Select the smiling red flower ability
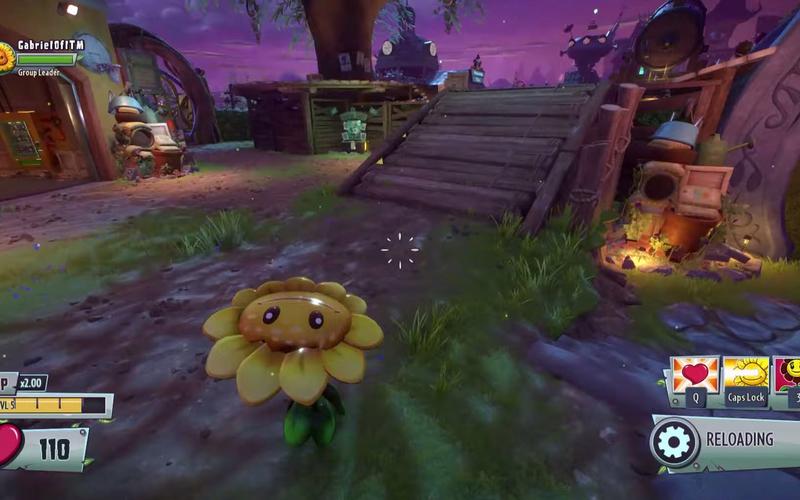This screenshot has height=500, width=800. click(x=789, y=375)
